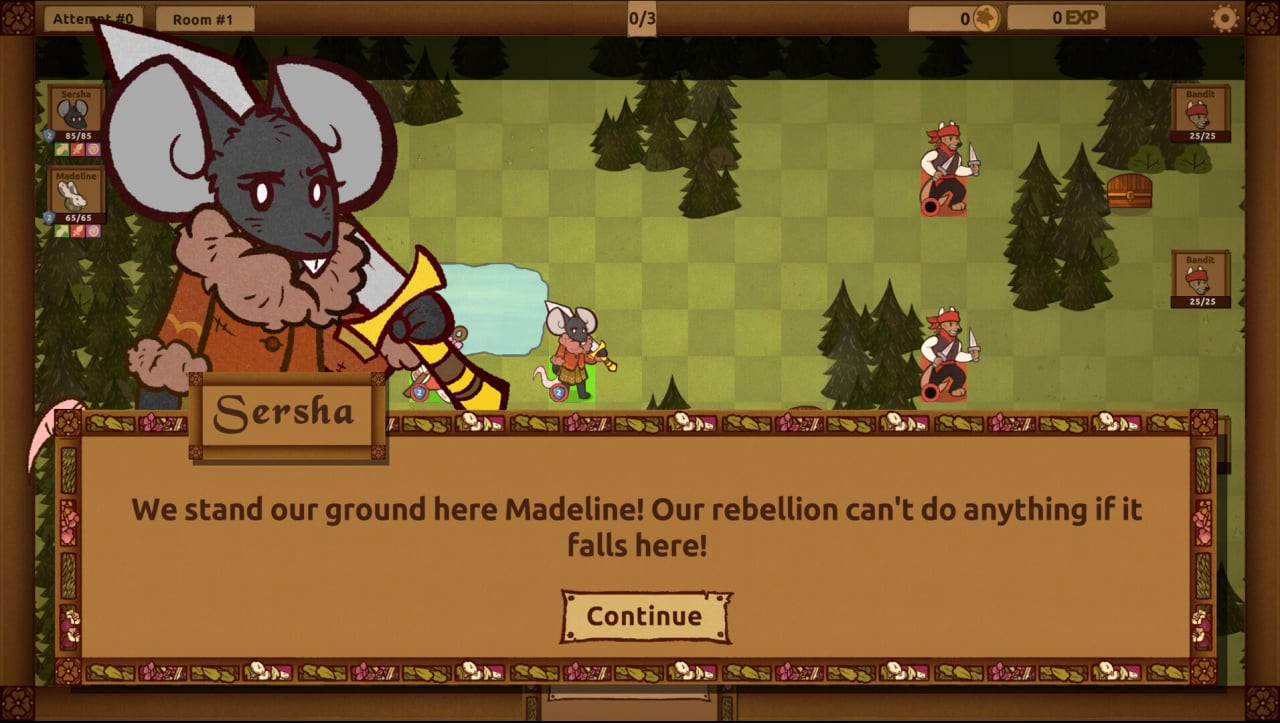The image size is (1280, 723).
Task: Open the settings gear icon
Action: (1224, 18)
